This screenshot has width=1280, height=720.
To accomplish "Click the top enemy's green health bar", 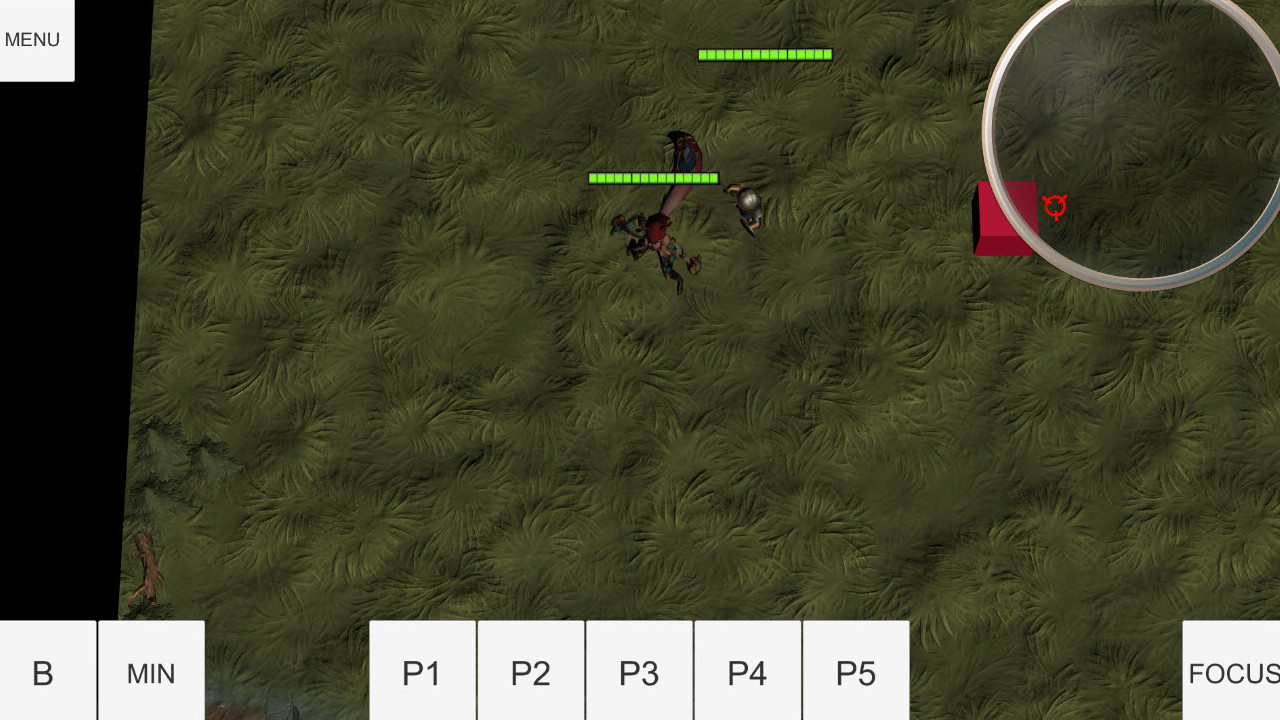I will (x=764, y=54).
